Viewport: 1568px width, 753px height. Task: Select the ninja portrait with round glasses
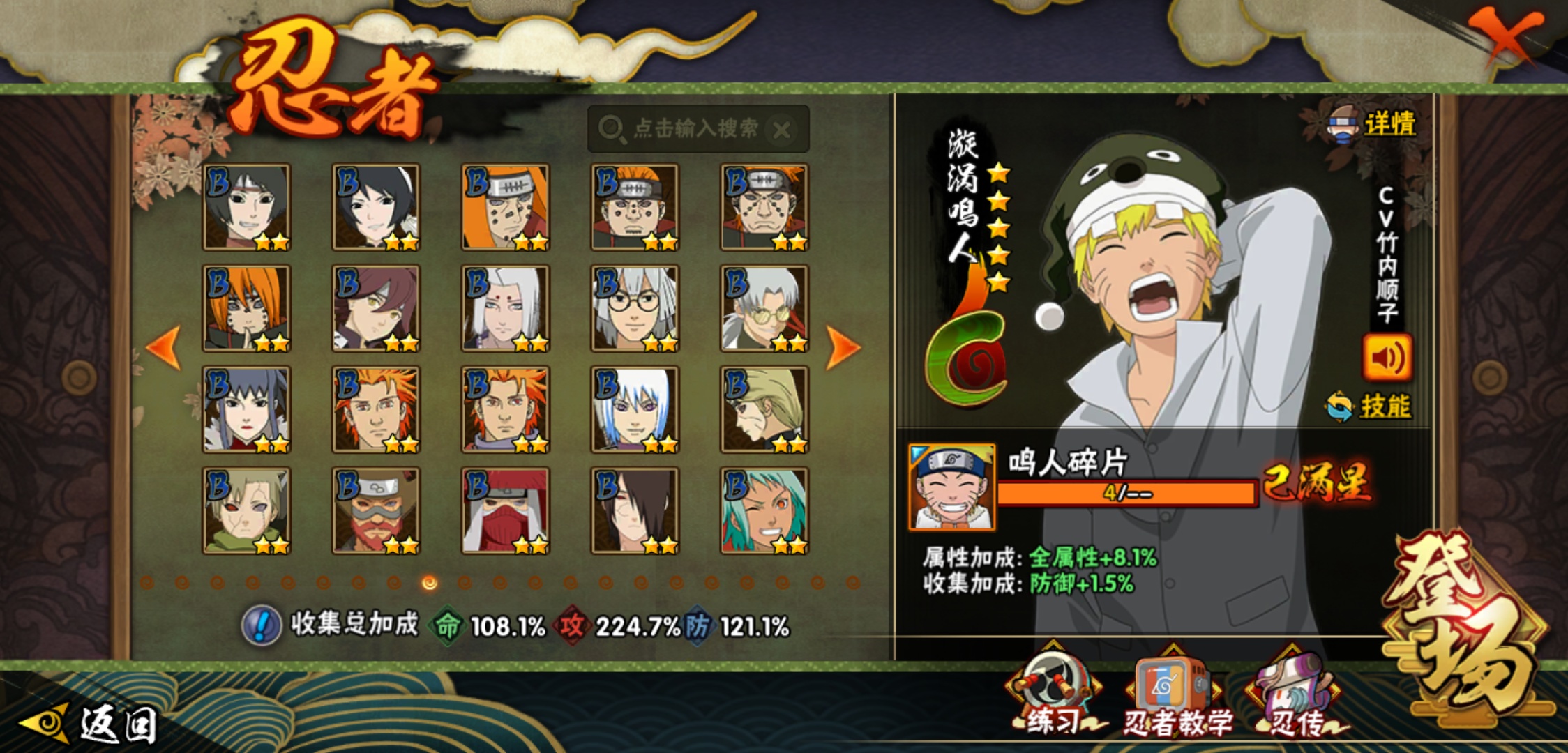pyautogui.click(x=634, y=307)
